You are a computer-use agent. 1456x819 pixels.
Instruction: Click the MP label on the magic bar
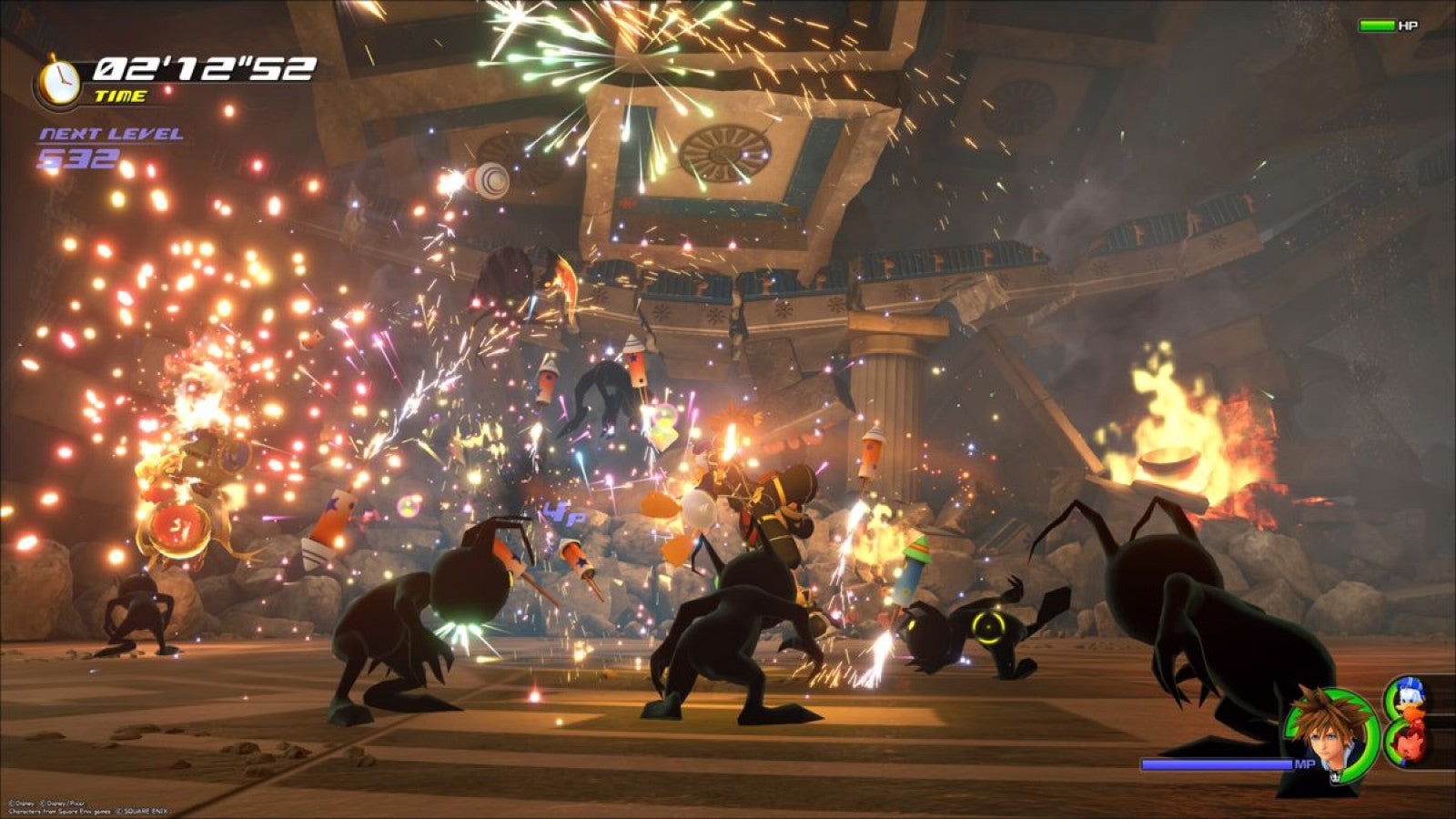(x=1305, y=763)
